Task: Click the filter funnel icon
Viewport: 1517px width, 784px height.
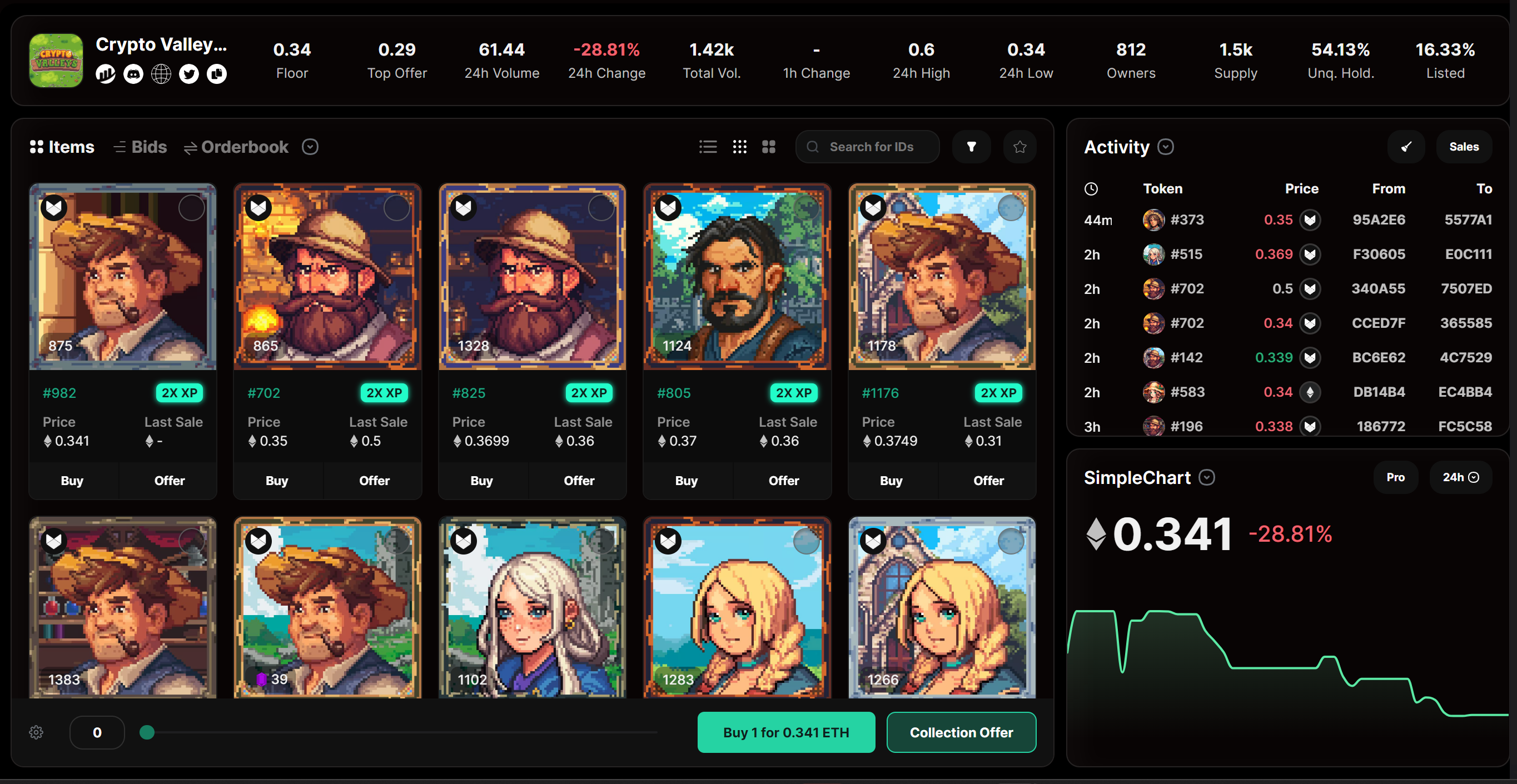Action: [x=972, y=147]
